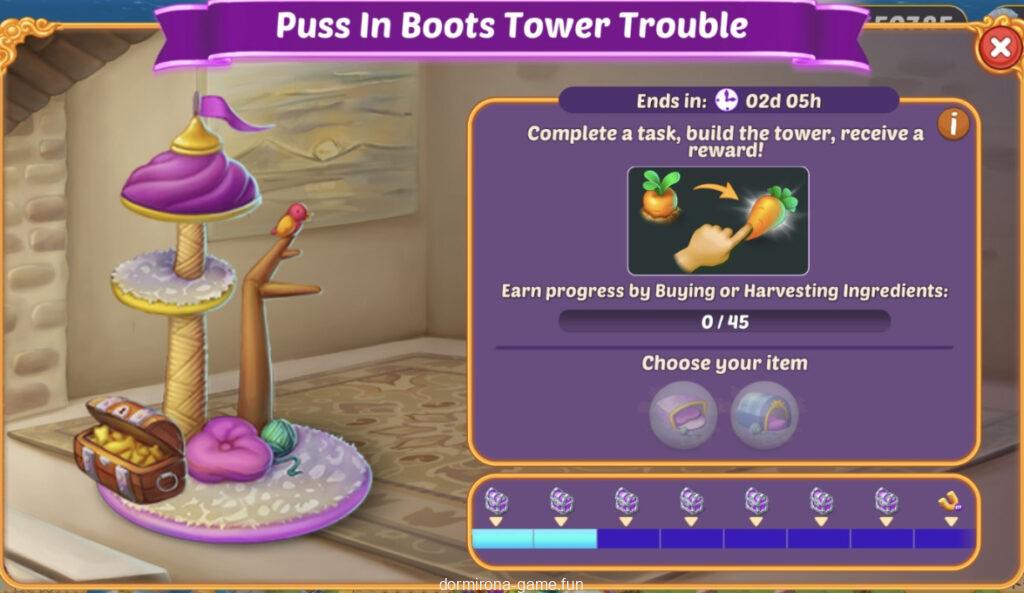This screenshot has width=1024, height=593.
Task: Open the event info button
Action: click(953, 124)
